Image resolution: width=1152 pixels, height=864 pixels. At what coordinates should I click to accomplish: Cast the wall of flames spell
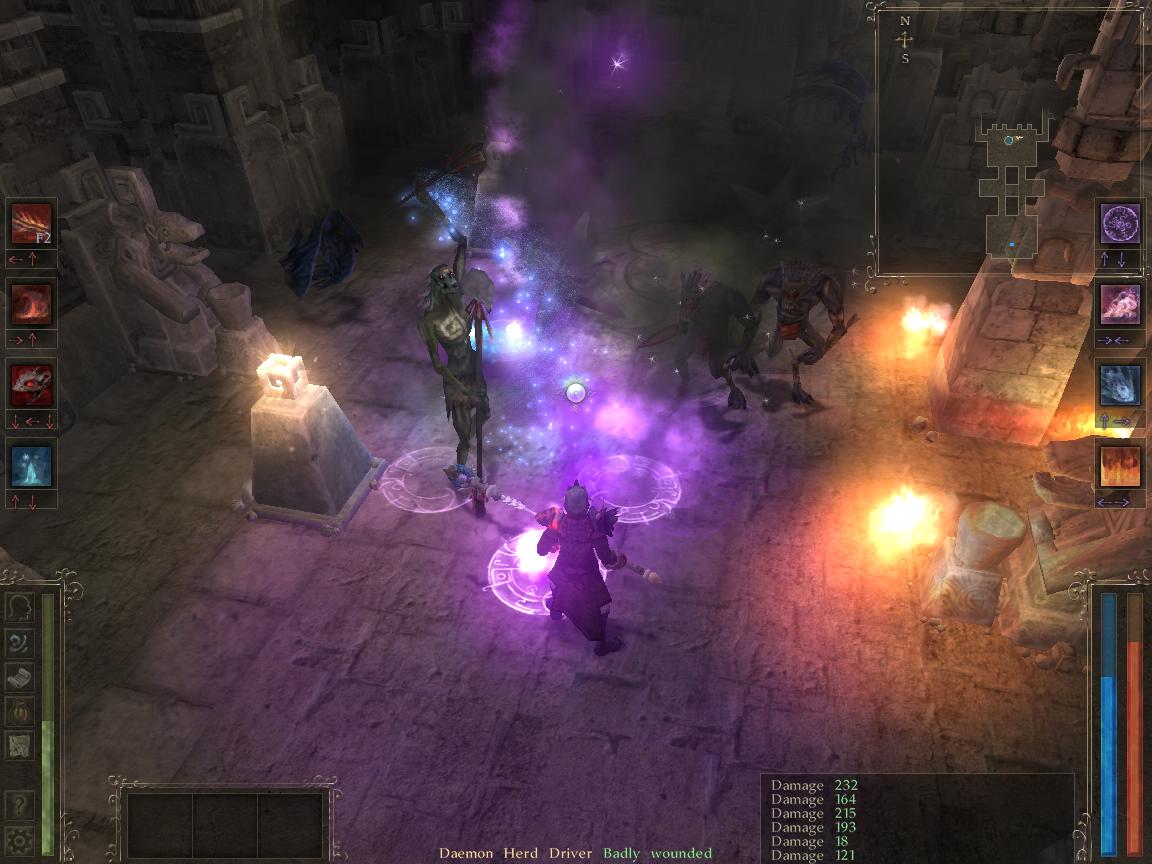[1120, 466]
